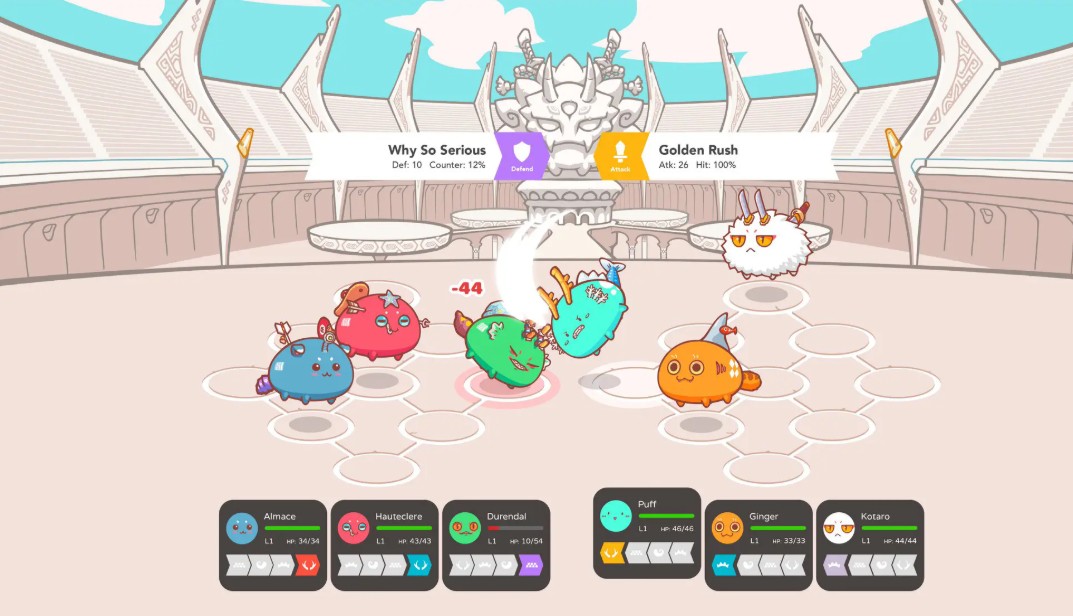The width and height of the screenshot is (1073, 616).
Task: Select Hauteclere's character card
Action: [x=384, y=530]
